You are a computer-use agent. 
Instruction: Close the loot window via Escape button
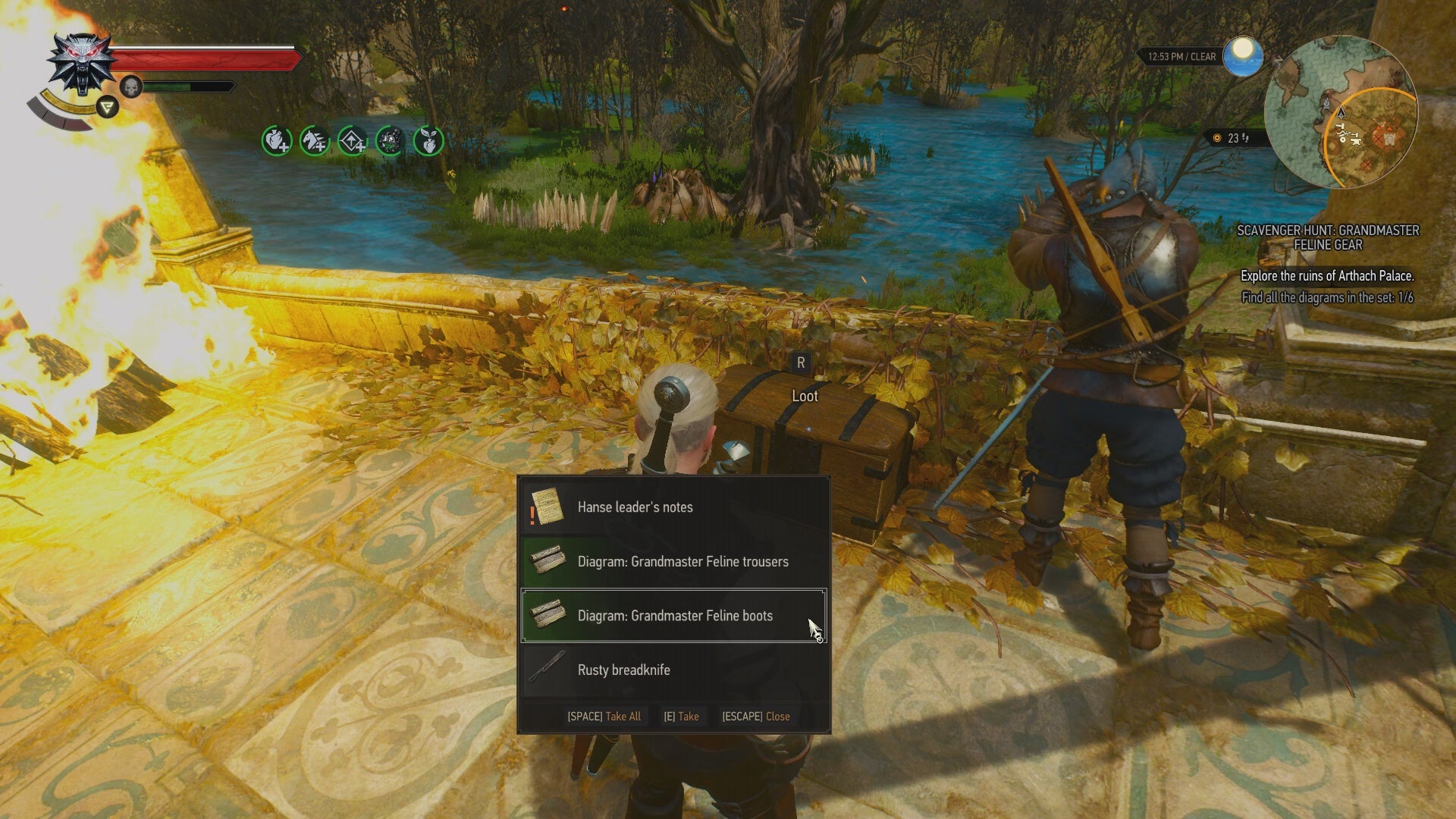point(755,716)
